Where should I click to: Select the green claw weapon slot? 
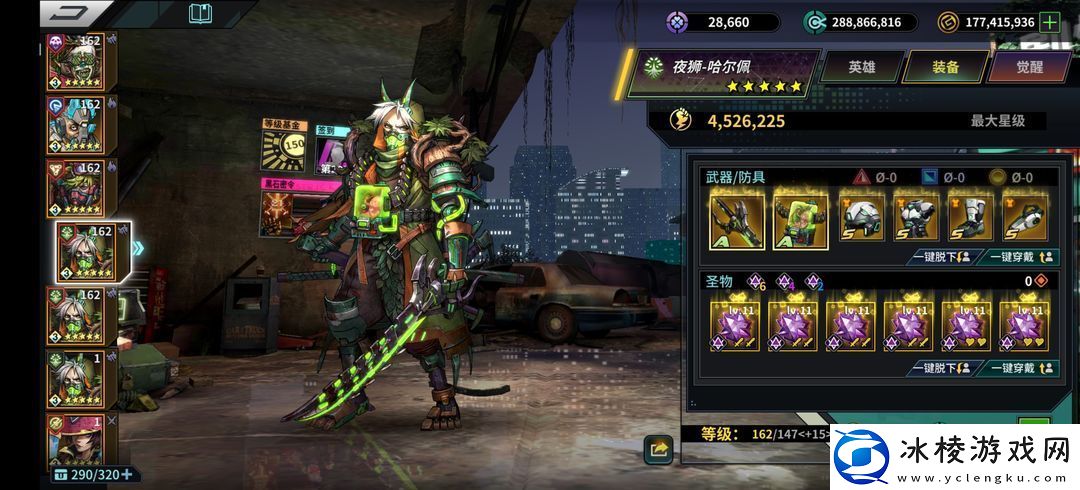pos(737,220)
